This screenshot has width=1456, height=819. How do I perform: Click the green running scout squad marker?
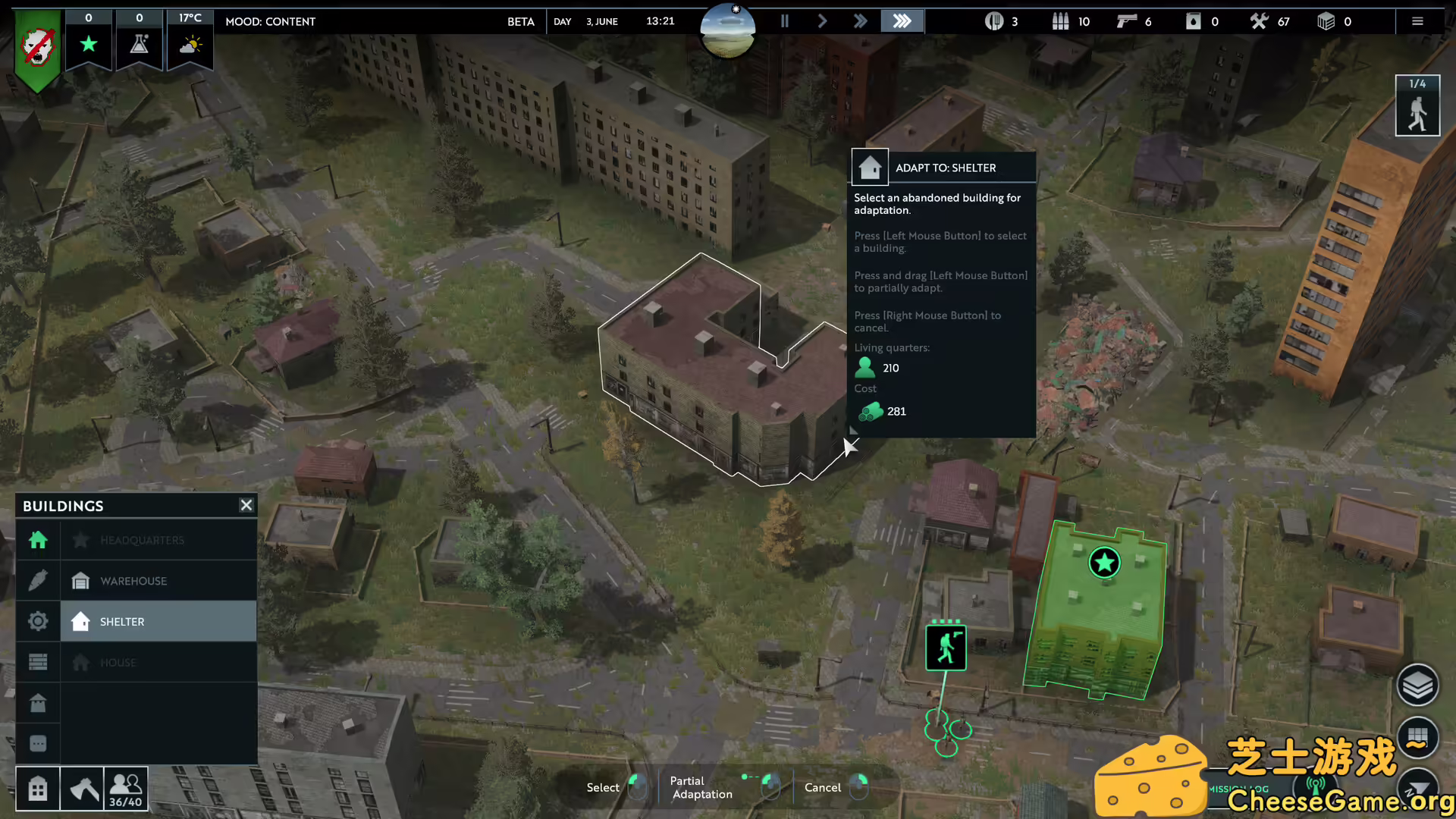[x=946, y=648]
